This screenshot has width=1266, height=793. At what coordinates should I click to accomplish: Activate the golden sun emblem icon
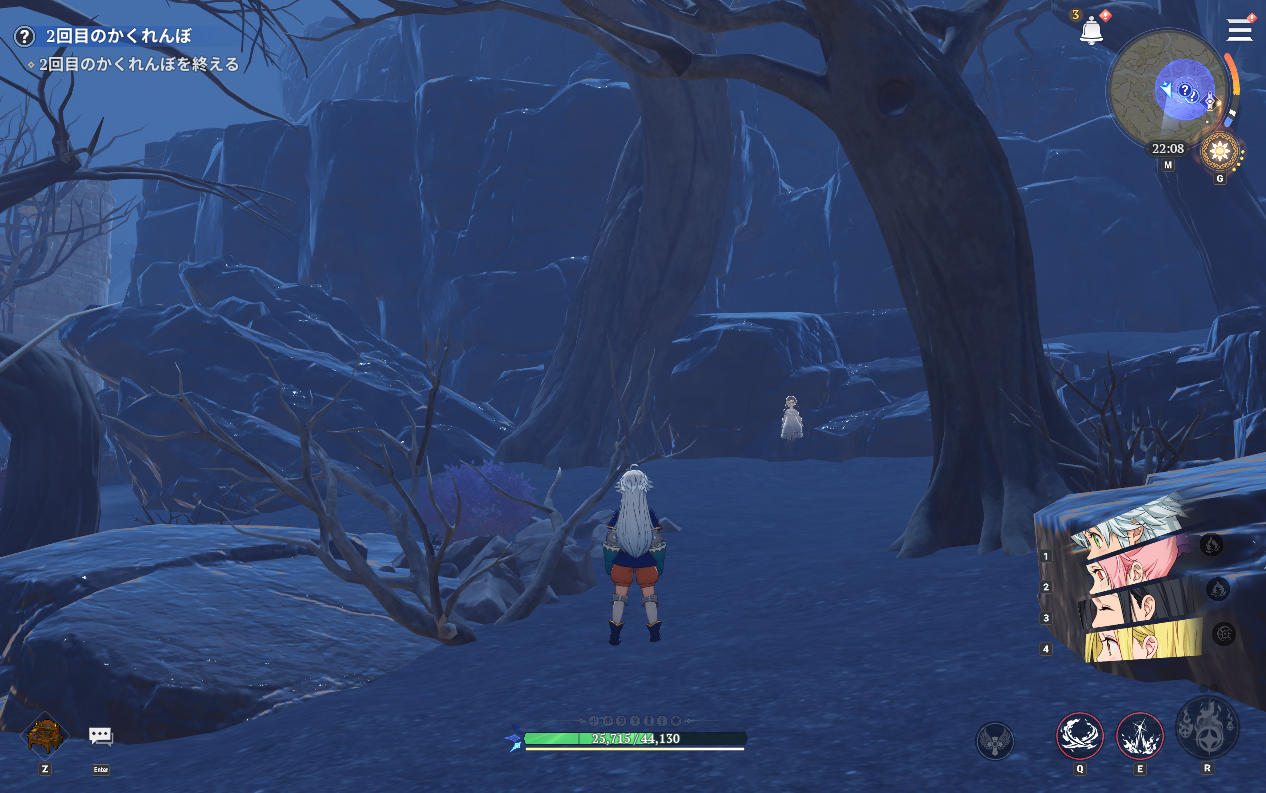tap(1220, 152)
